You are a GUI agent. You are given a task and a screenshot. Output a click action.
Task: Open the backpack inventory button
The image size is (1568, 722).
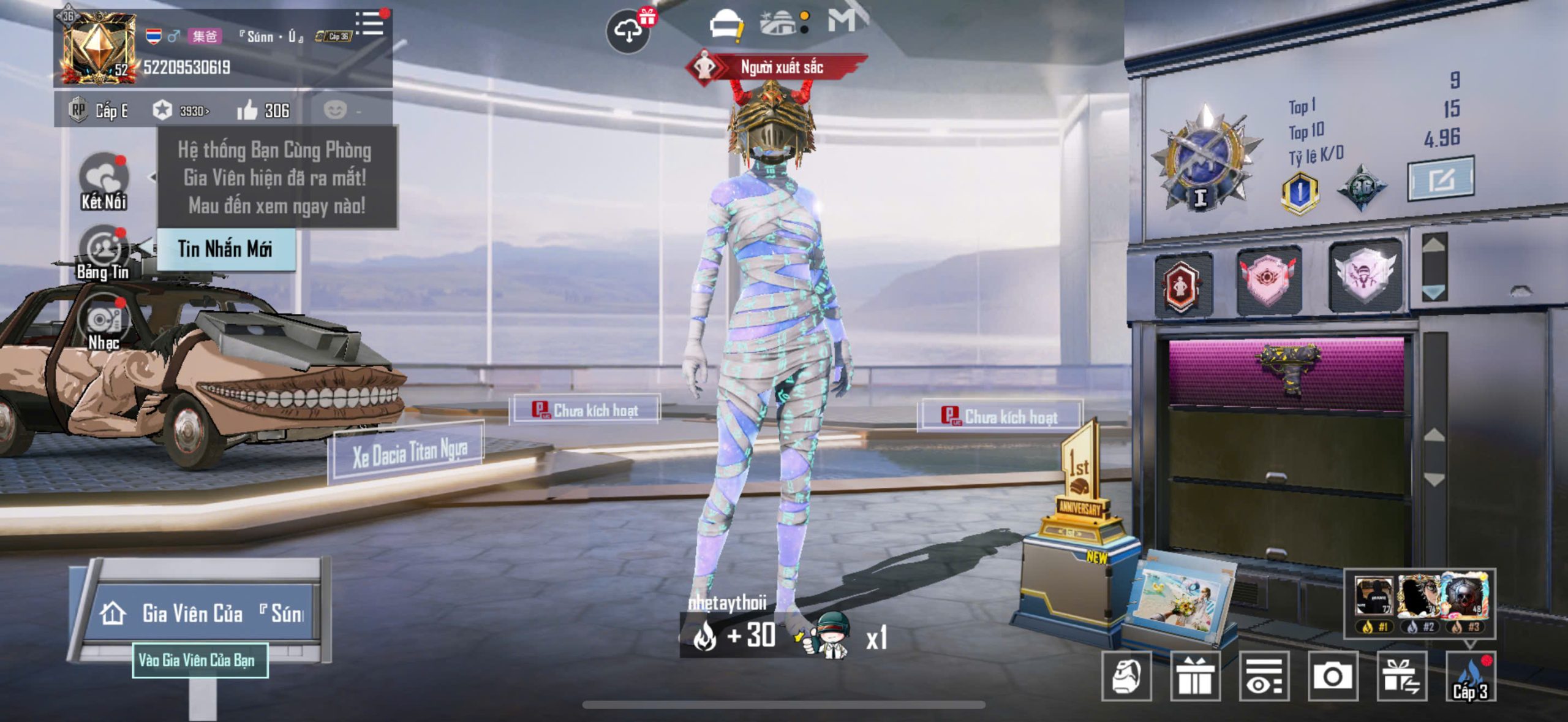(1126, 677)
